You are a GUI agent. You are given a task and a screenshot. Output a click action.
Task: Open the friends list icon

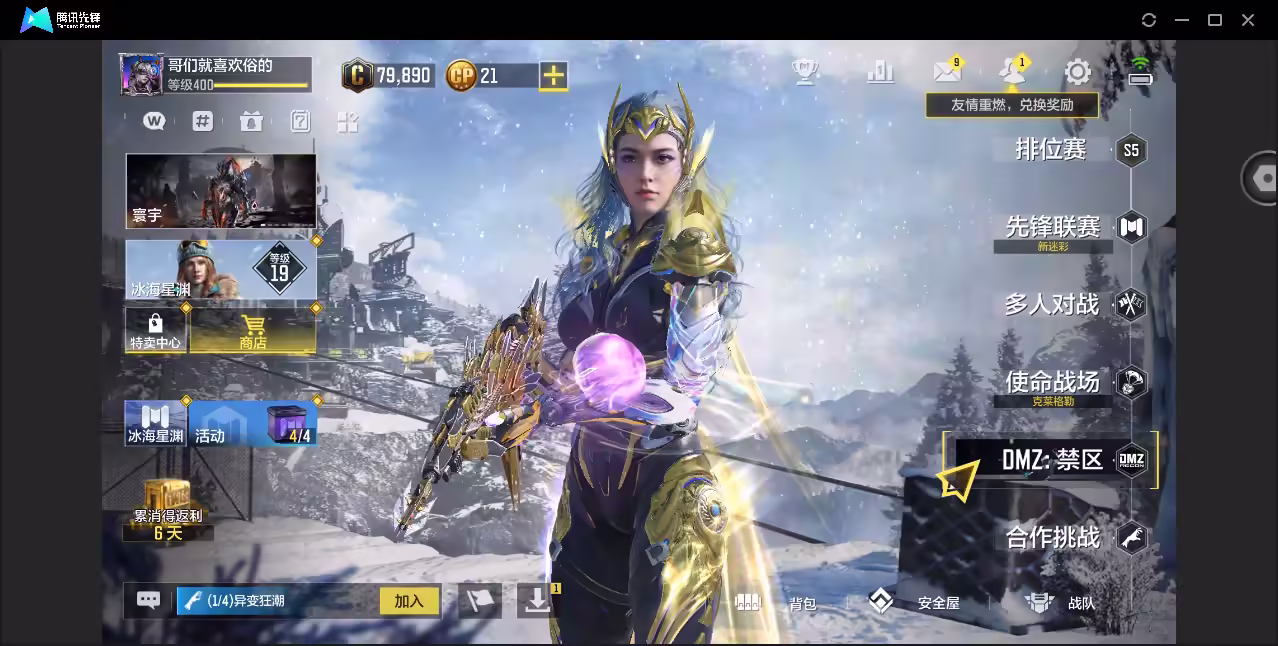(1012, 72)
